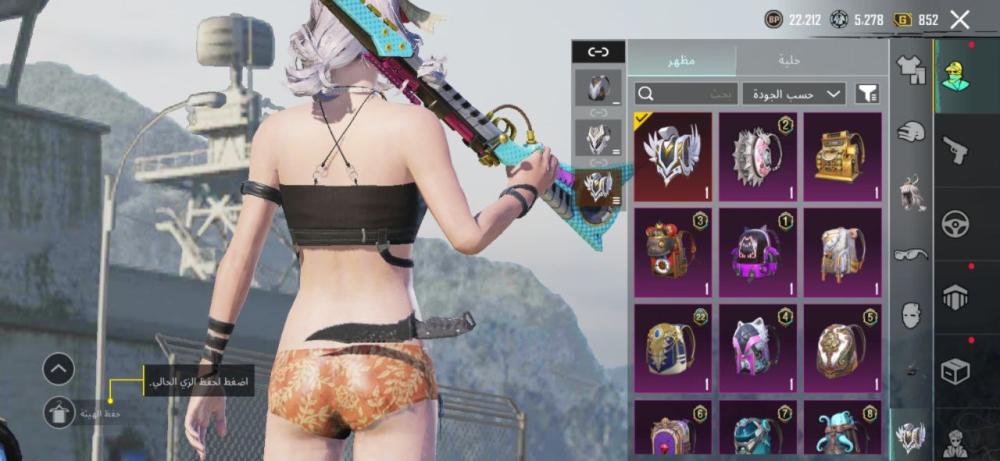Screen dimensions: 1000x461
Task: Open the helmet category
Action: 910,131
